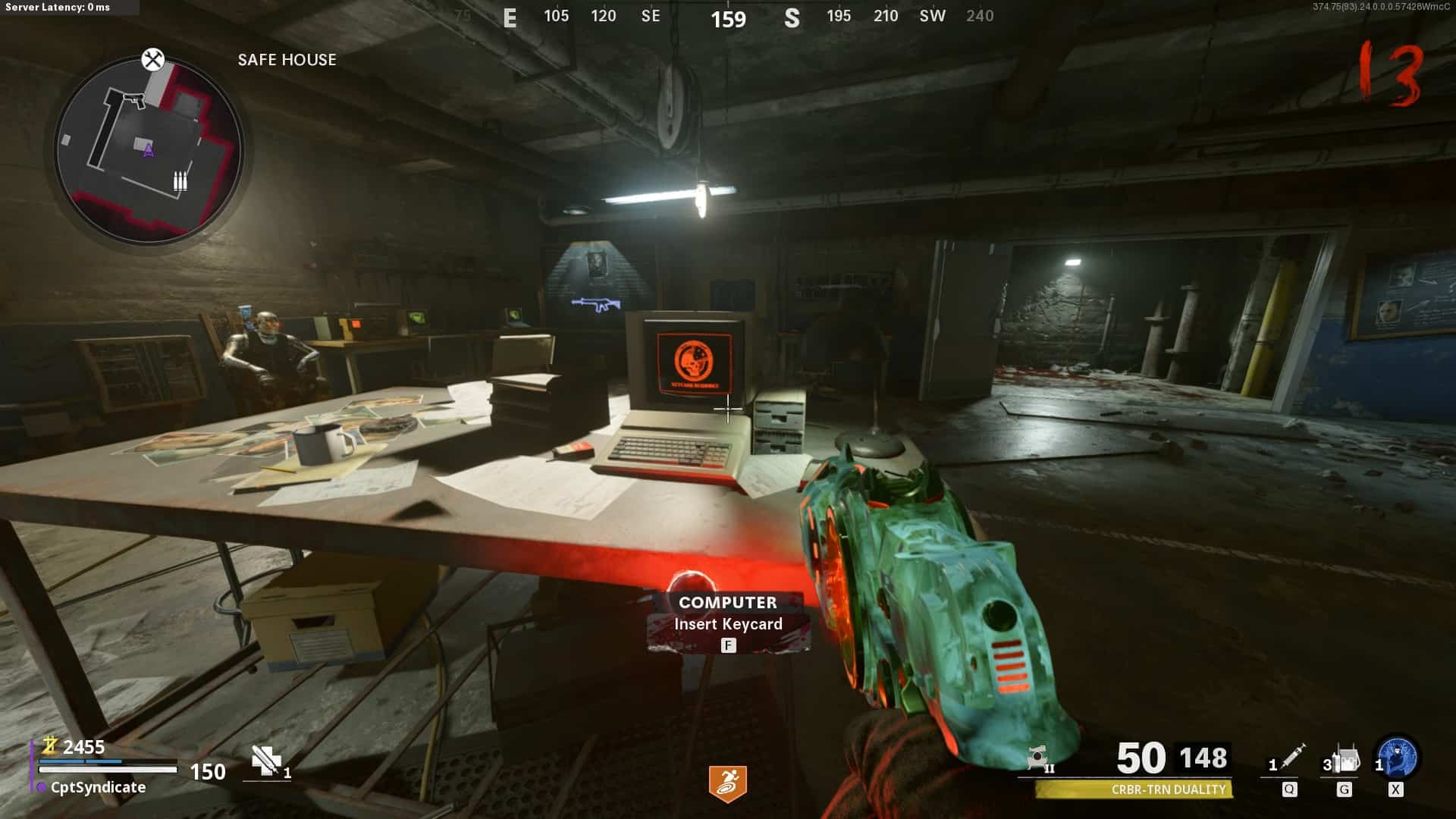Screen dimensions: 1456x819
Task: Click the compass heading bar
Action: pyautogui.click(x=728, y=17)
